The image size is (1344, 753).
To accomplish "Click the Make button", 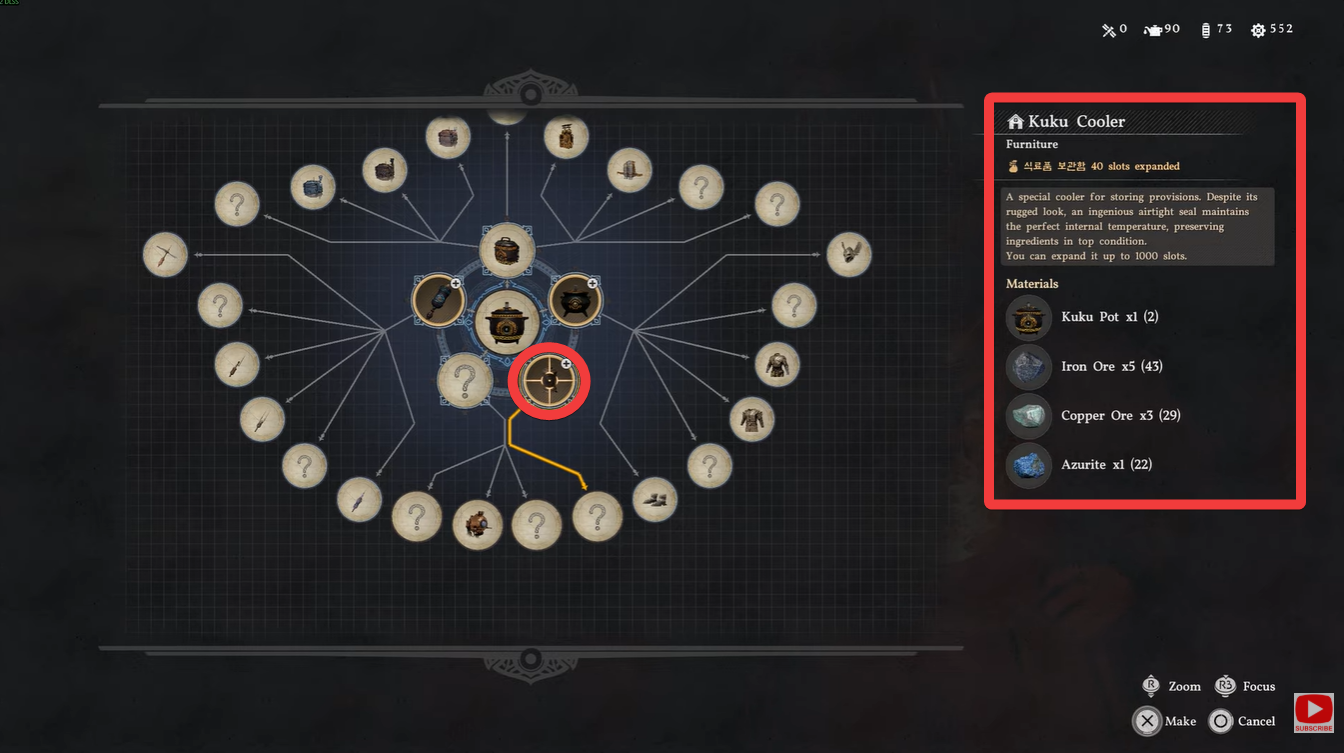I will pos(1166,721).
